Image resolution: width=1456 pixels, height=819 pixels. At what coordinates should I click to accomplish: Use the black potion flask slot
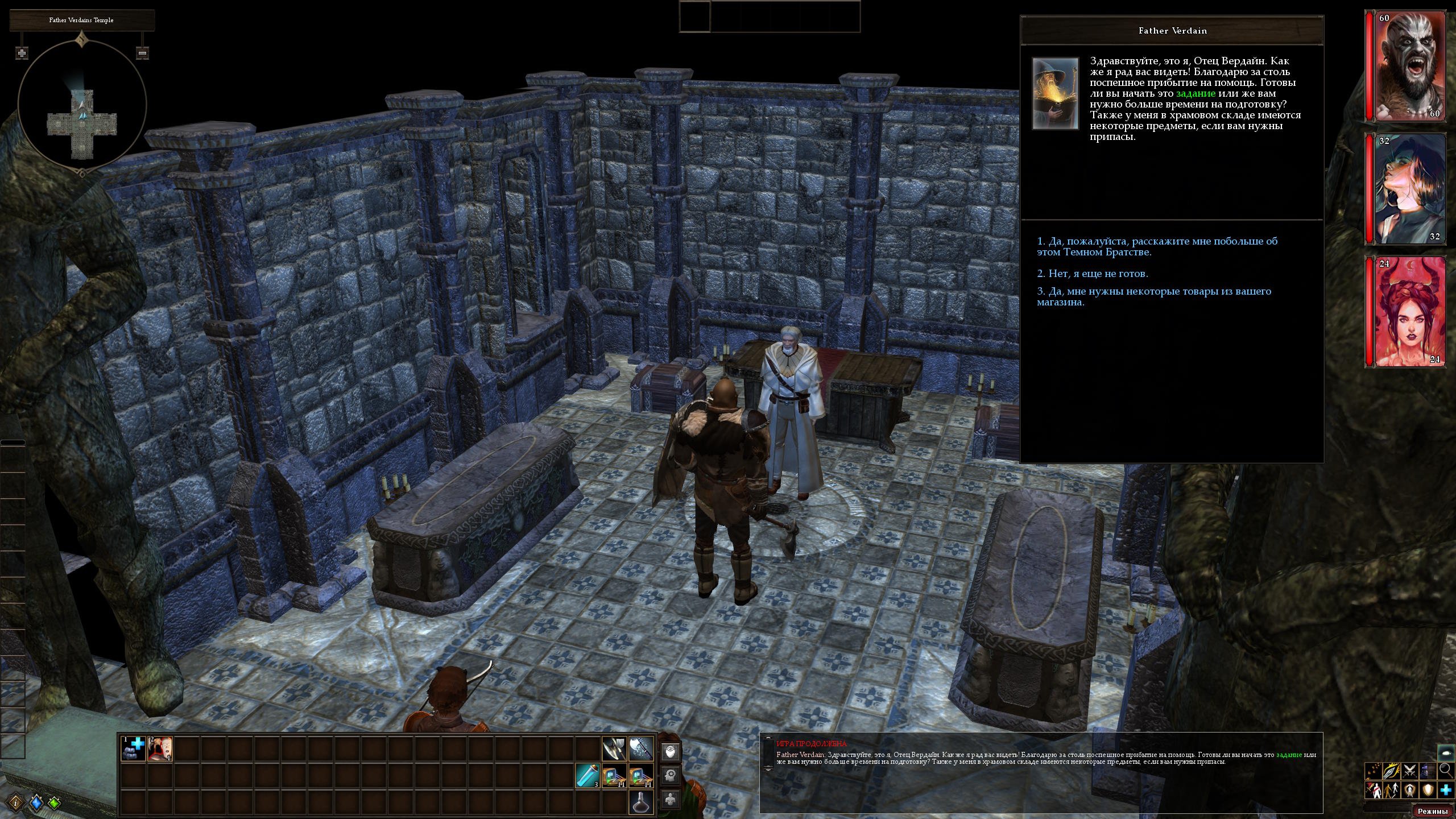click(641, 802)
